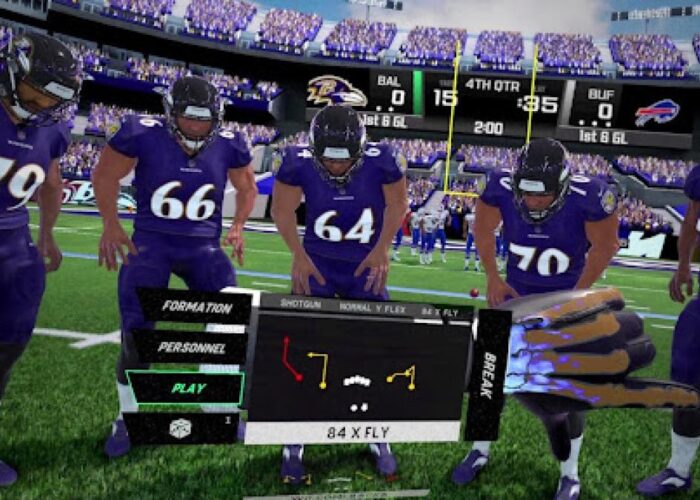Break the huddle with the Break button
This screenshot has width=700, height=500.
click(x=489, y=375)
